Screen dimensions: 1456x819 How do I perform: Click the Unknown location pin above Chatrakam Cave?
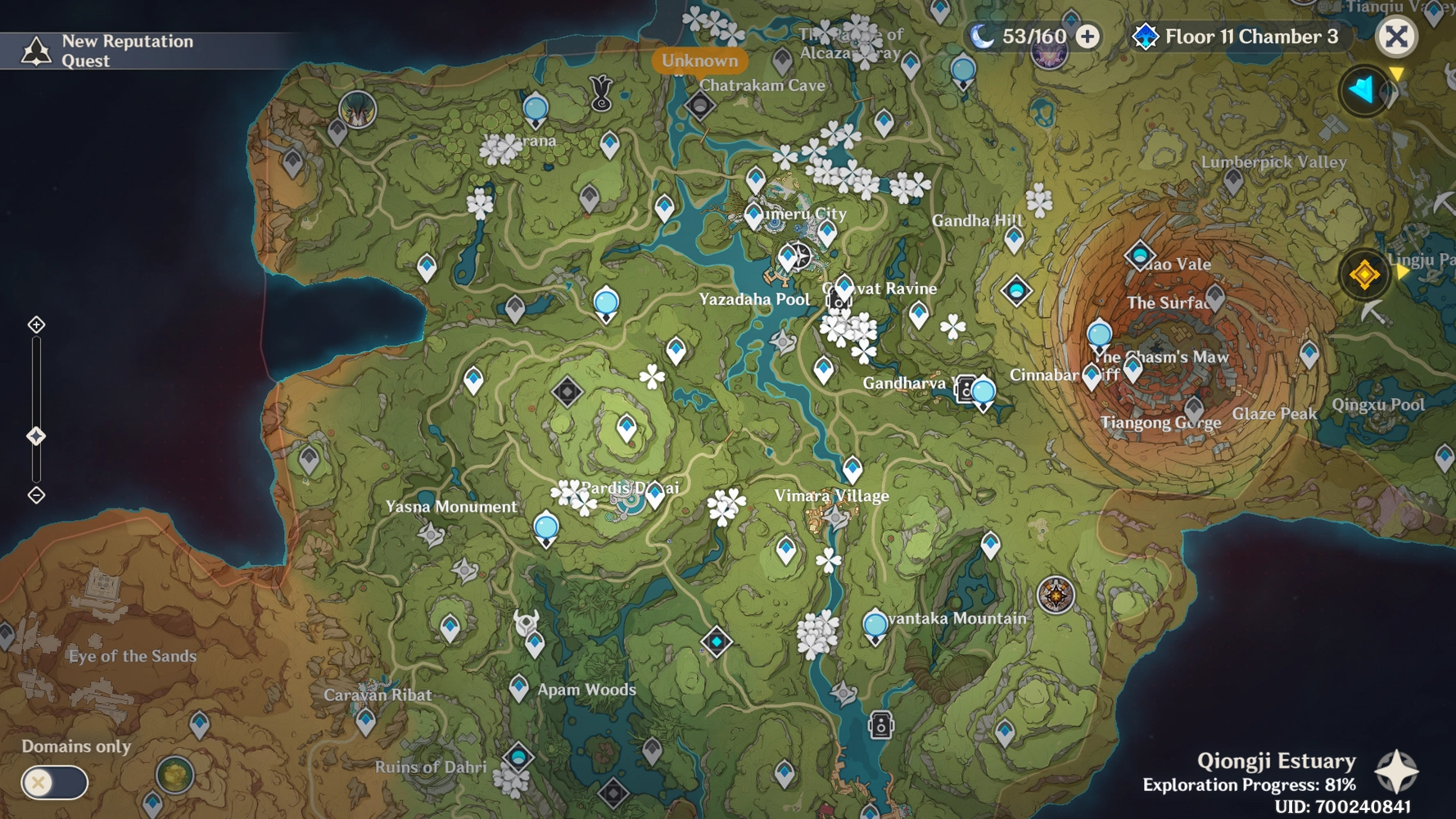point(700,61)
